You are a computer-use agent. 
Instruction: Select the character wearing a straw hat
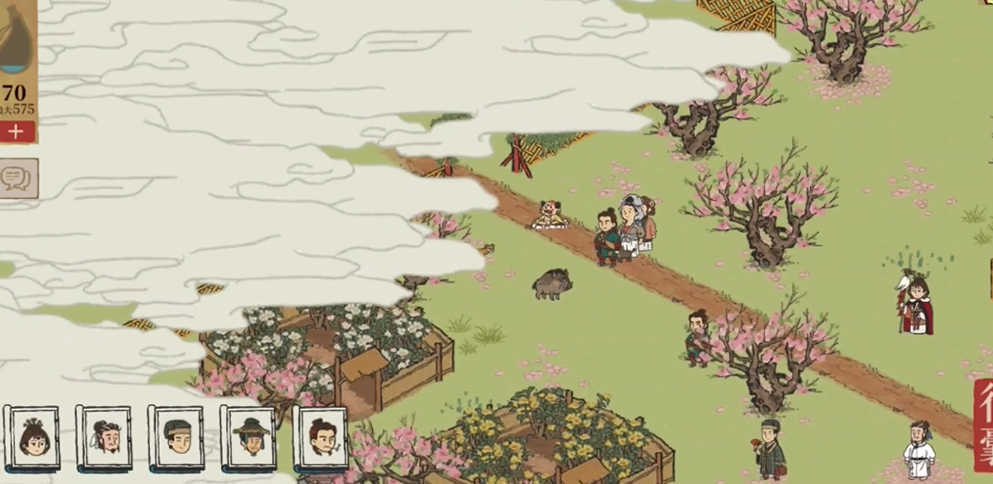pyautogui.click(x=249, y=438)
